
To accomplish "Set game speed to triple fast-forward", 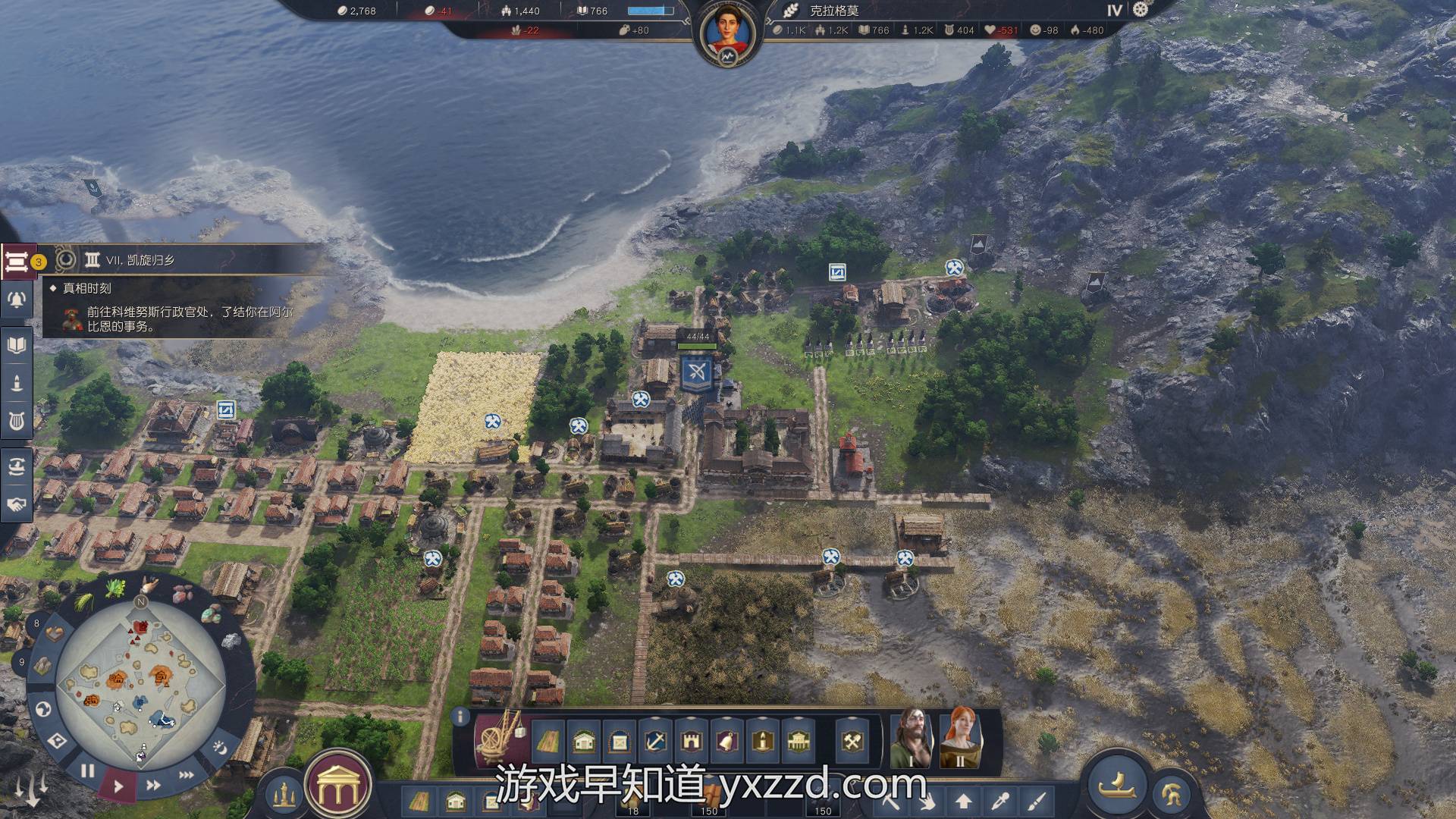I will click(x=186, y=775).
